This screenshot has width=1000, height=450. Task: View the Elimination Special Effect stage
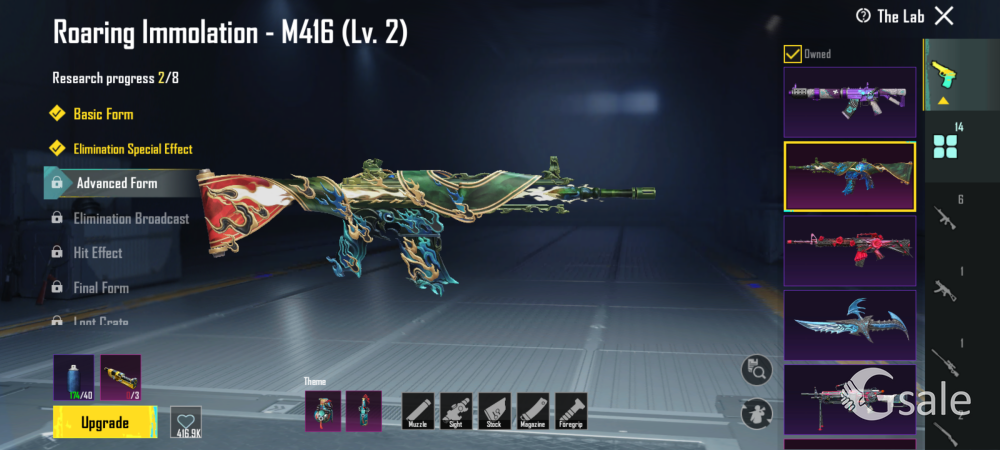click(x=132, y=149)
